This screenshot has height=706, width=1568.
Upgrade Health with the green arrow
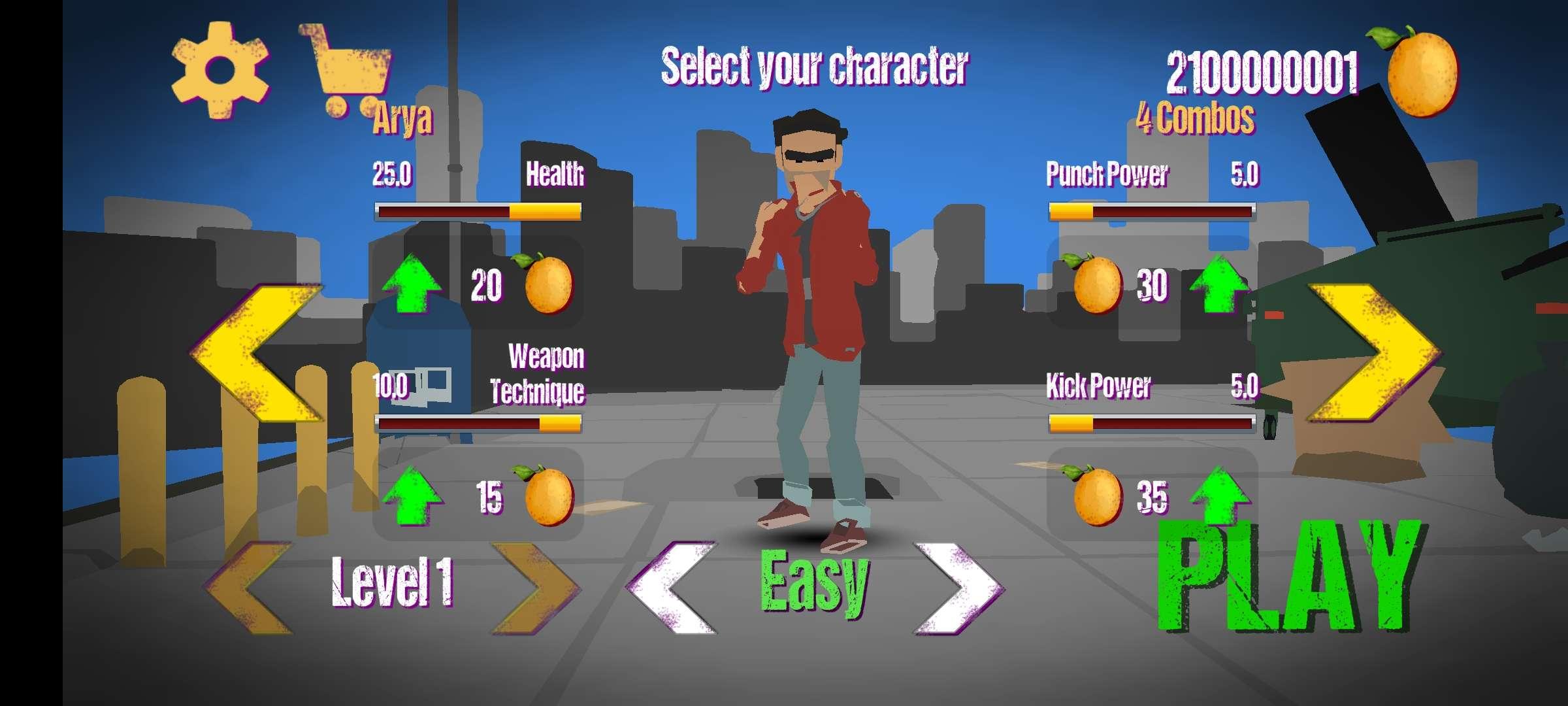pos(412,284)
